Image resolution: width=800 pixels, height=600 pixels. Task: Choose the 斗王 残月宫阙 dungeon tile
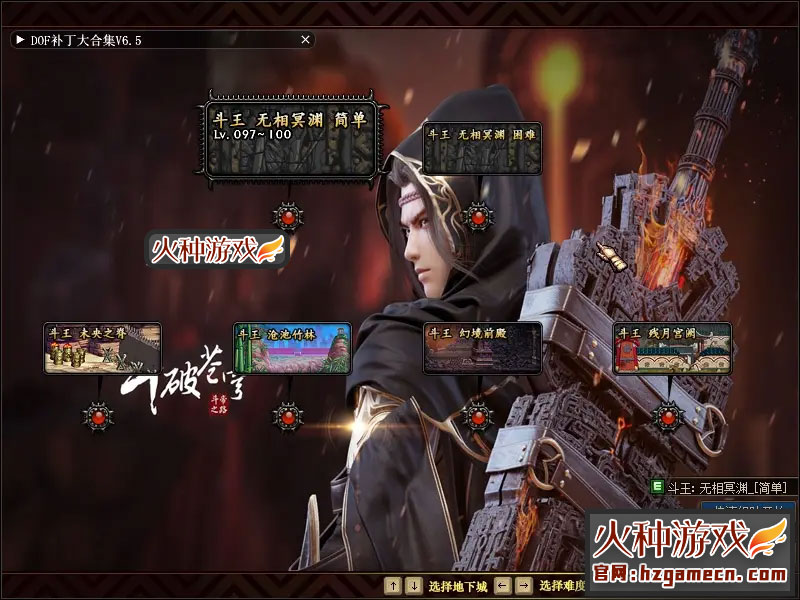(672, 348)
